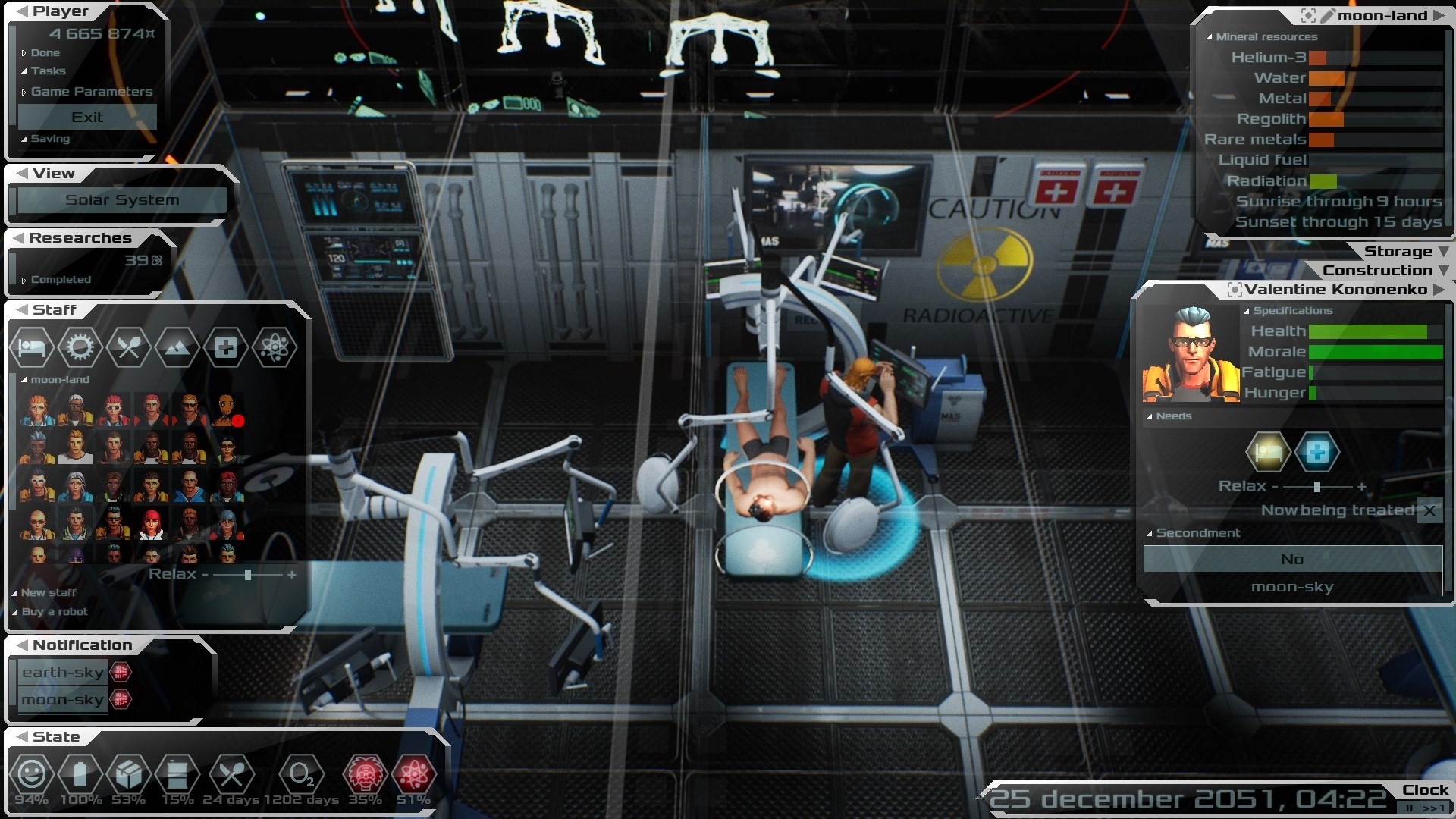
Task: Choose moon-sky as secondment destination
Action: point(1292,587)
